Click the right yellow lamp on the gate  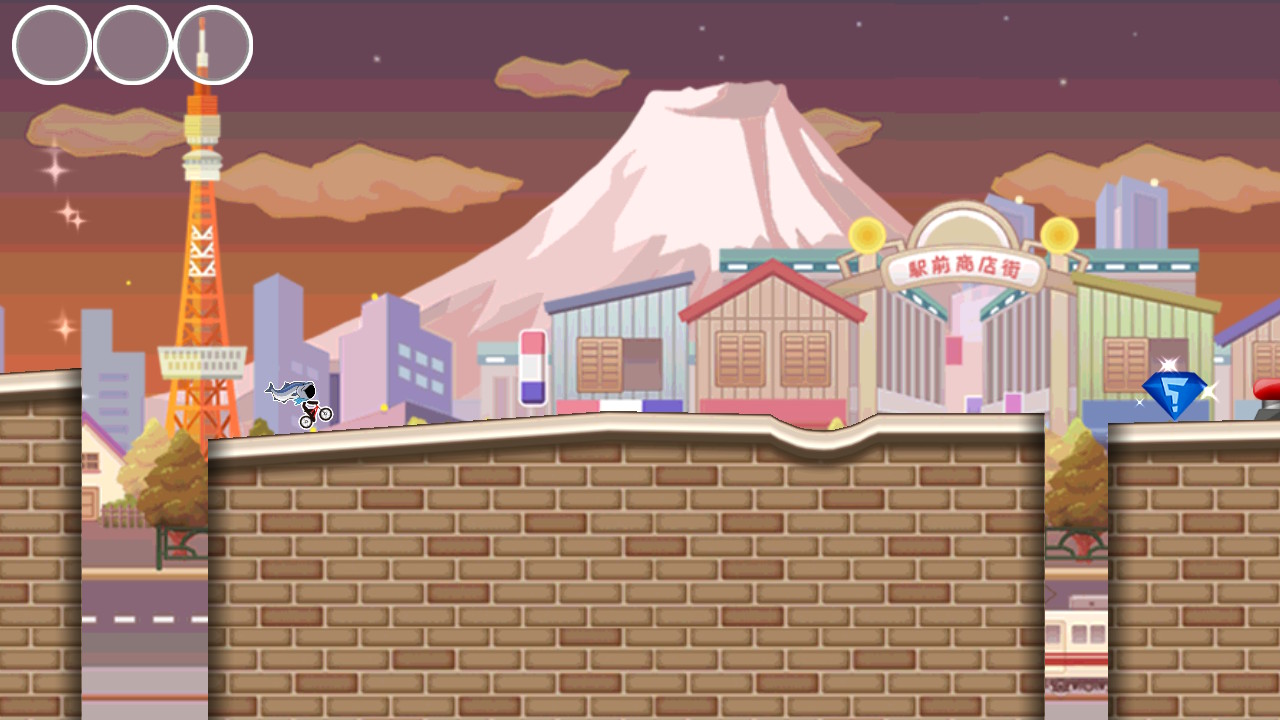click(x=1058, y=234)
